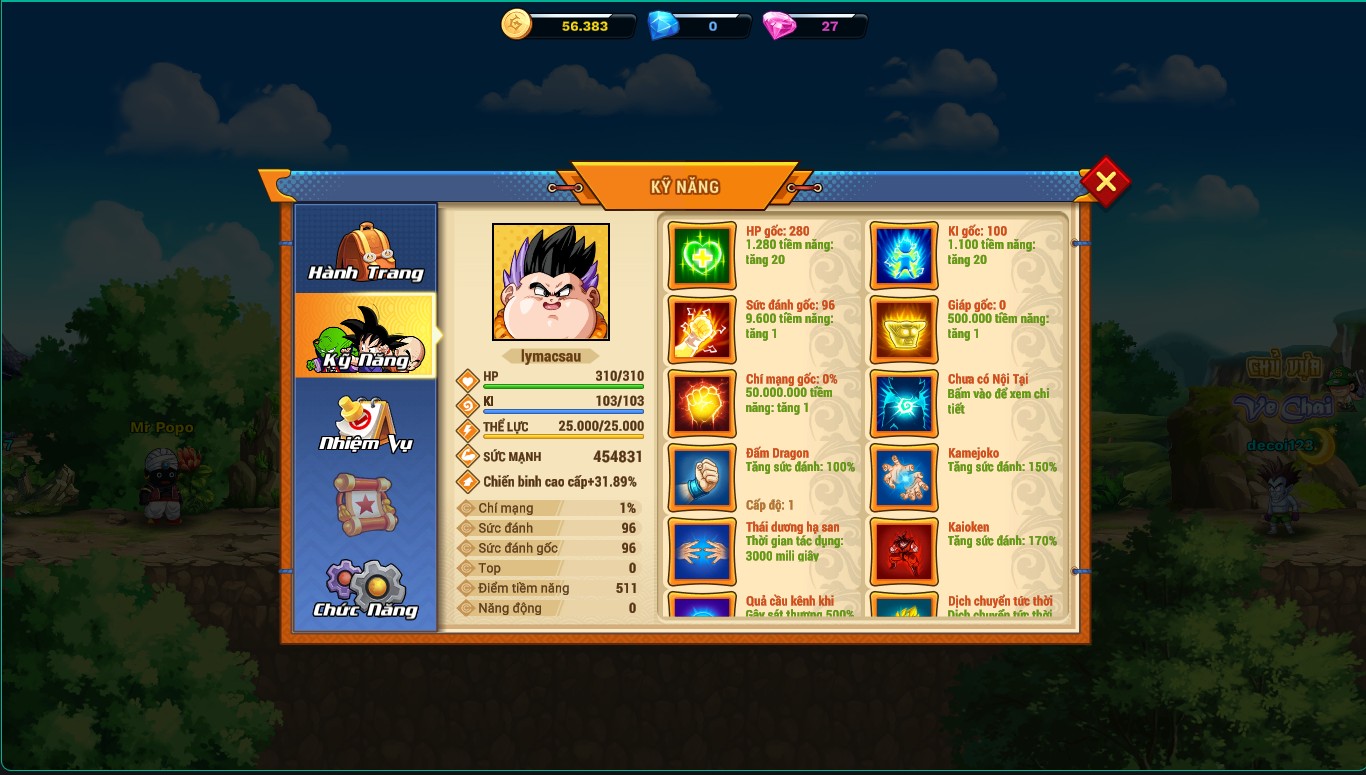The width and height of the screenshot is (1366, 775).
Task: Select the Sức đánh gốc attack icon
Action: click(x=702, y=330)
